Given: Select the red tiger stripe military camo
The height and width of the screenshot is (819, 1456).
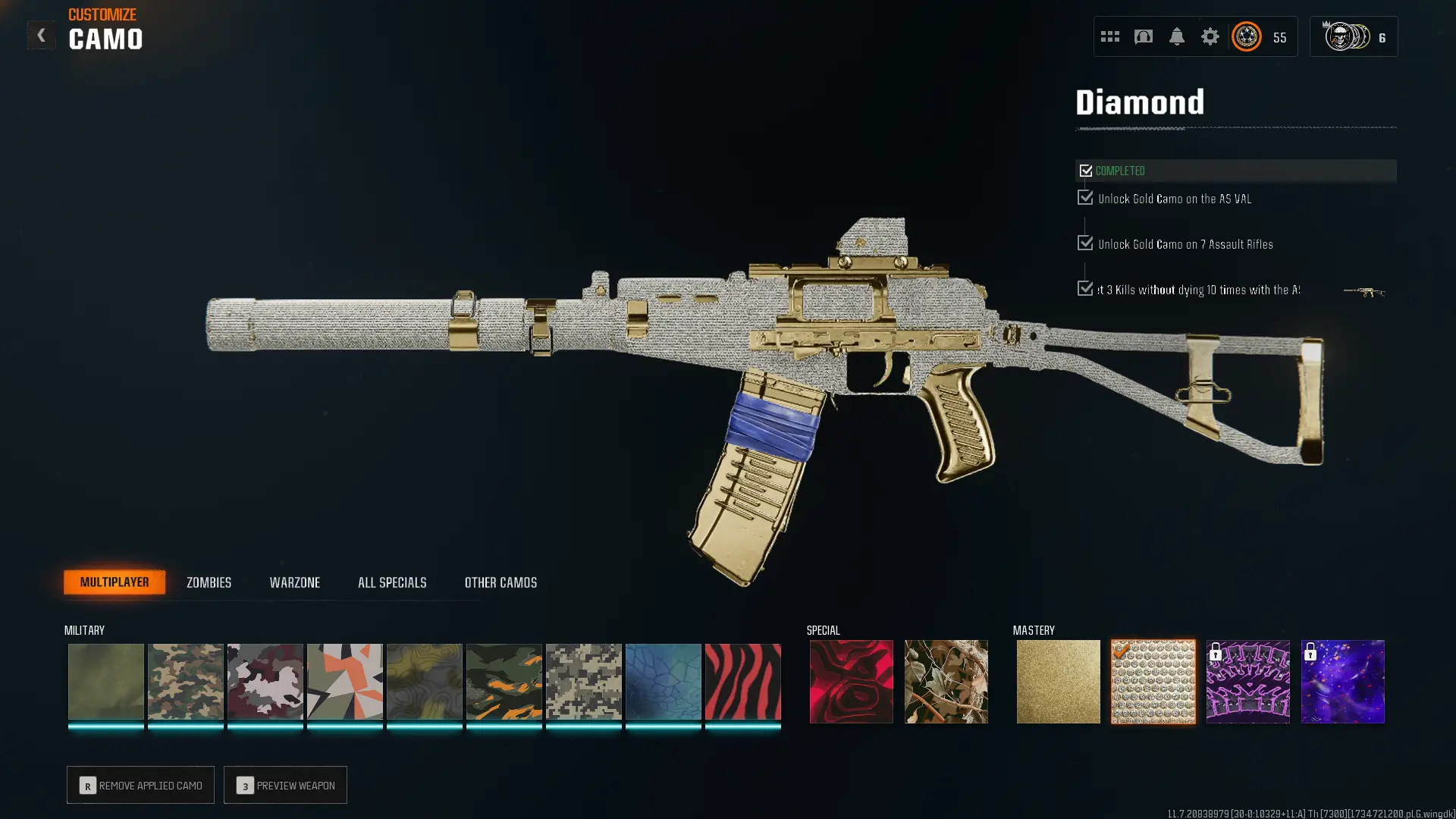Looking at the screenshot, I should click(742, 681).
